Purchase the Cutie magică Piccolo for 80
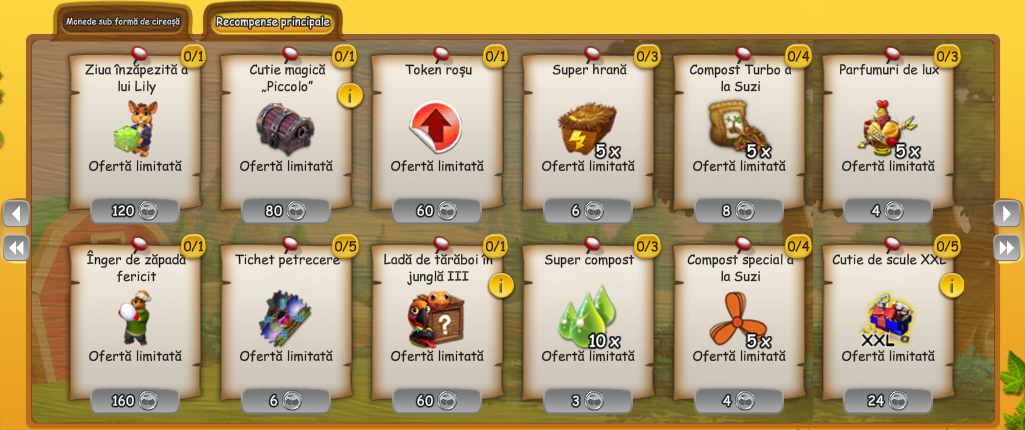This screenshot has height=430, width=1025. pyautogui.click(x=286, y=211)
